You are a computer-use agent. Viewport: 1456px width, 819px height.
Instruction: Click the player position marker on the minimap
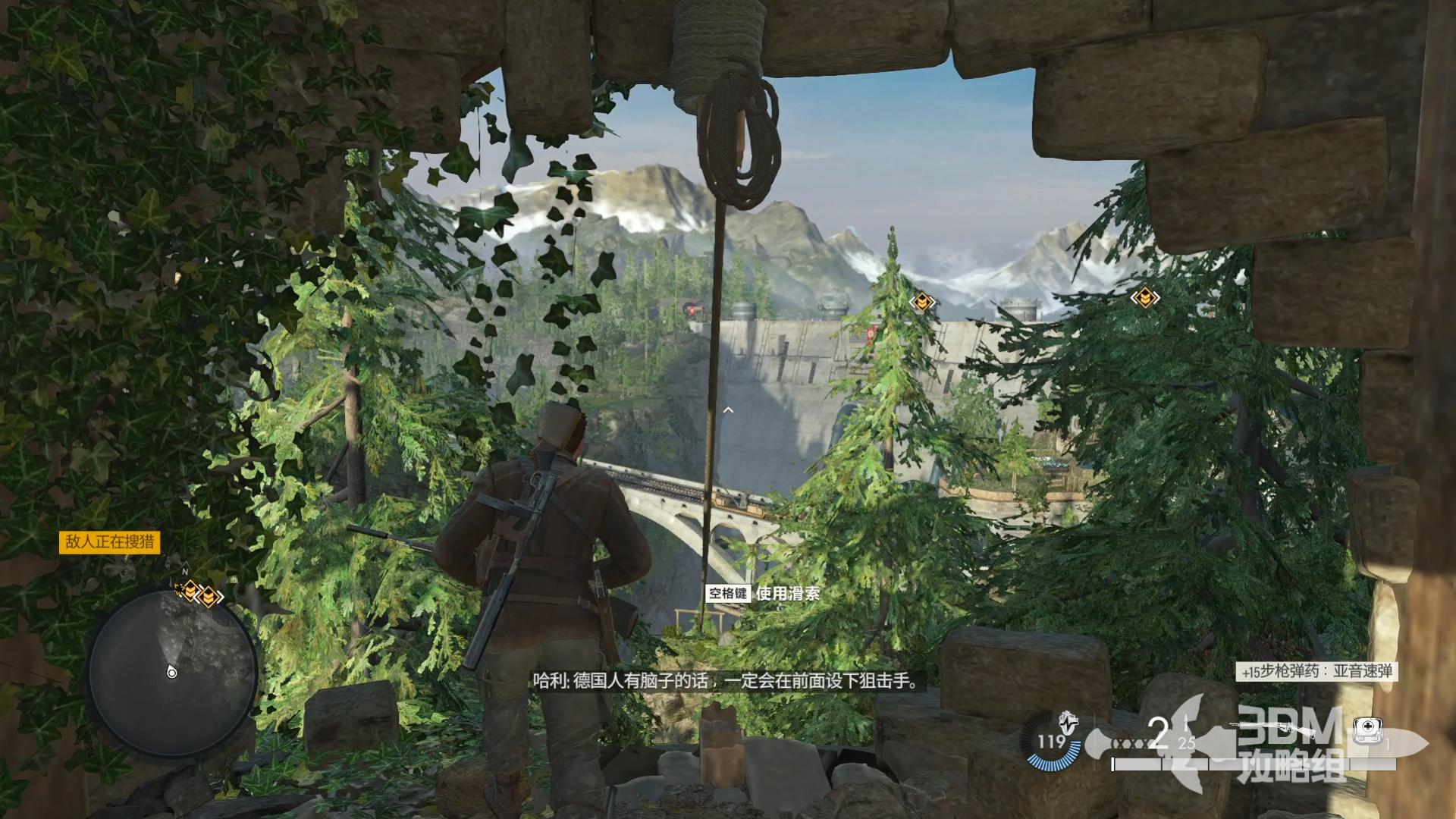(172, 672)
